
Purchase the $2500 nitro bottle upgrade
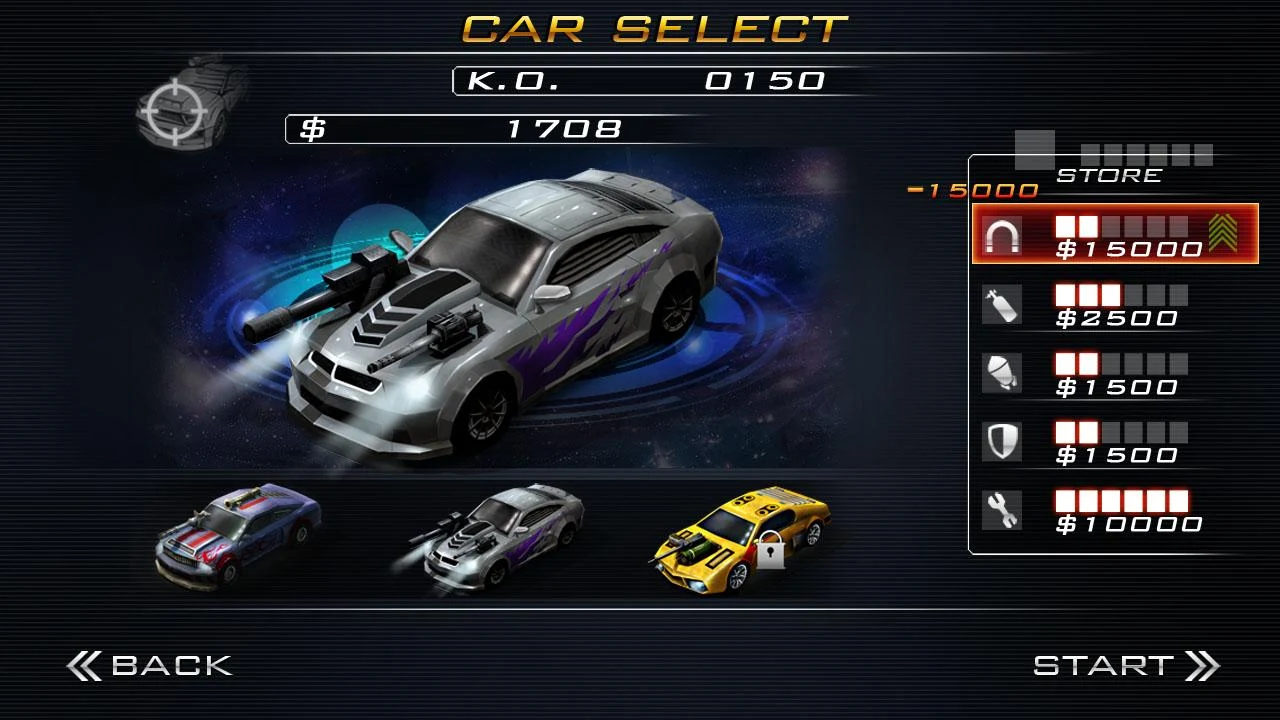[1100, 306]
